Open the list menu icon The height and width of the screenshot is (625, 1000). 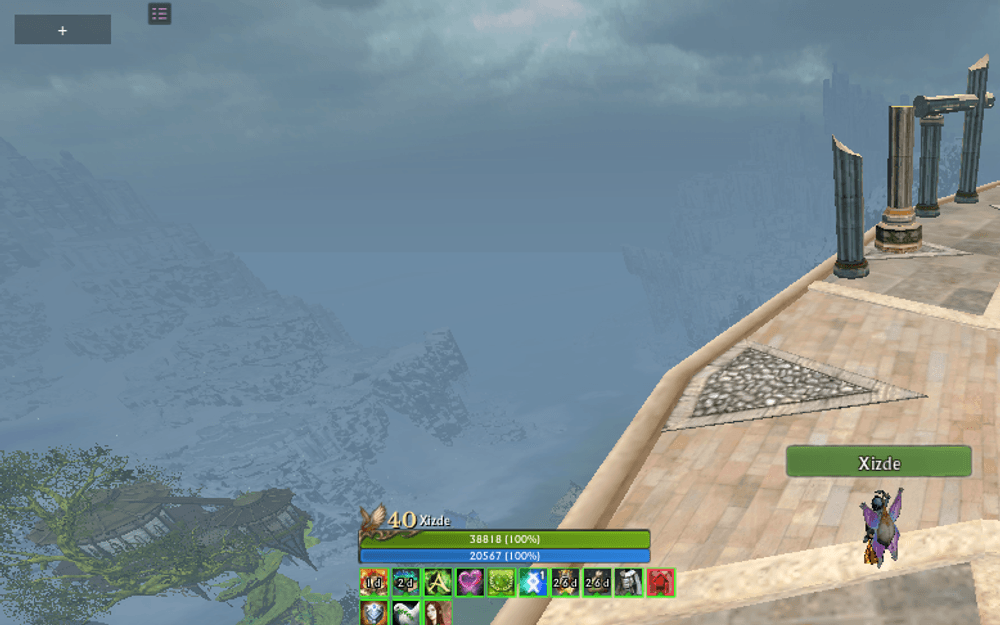(x=159, y=13)
